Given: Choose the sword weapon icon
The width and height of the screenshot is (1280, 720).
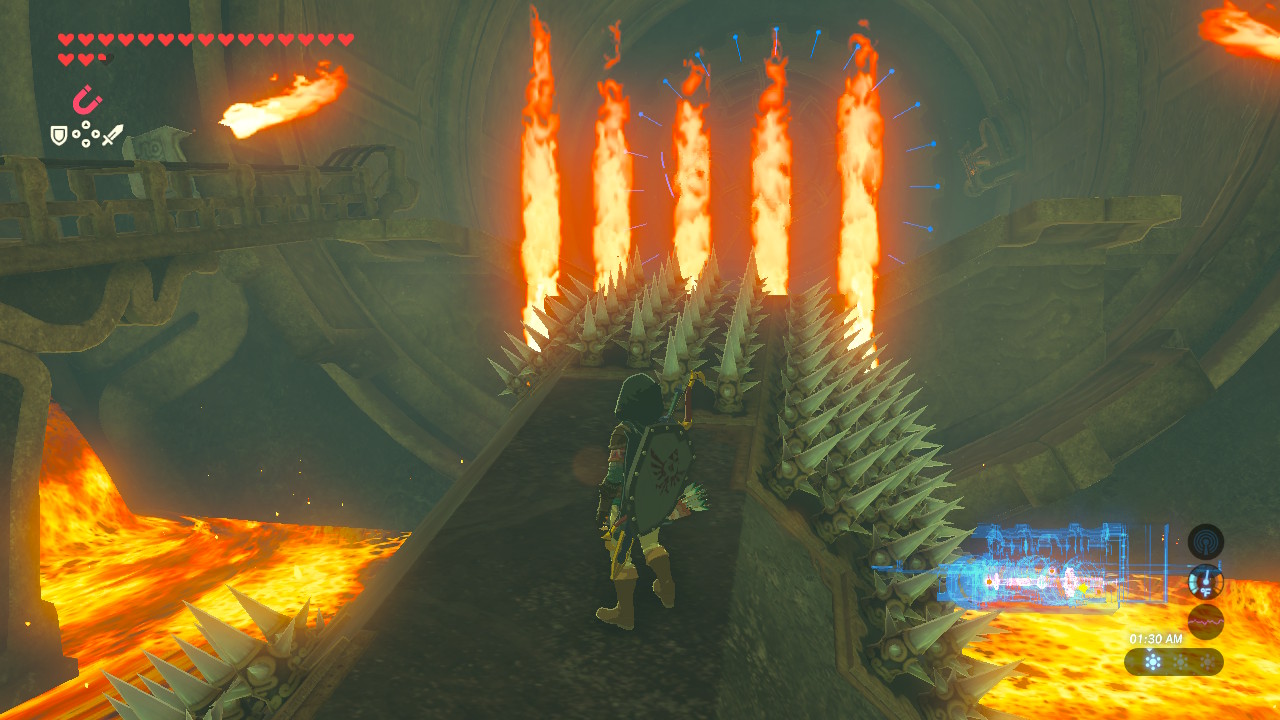Looking at the screenshot, I should click(x=112, y=134).
